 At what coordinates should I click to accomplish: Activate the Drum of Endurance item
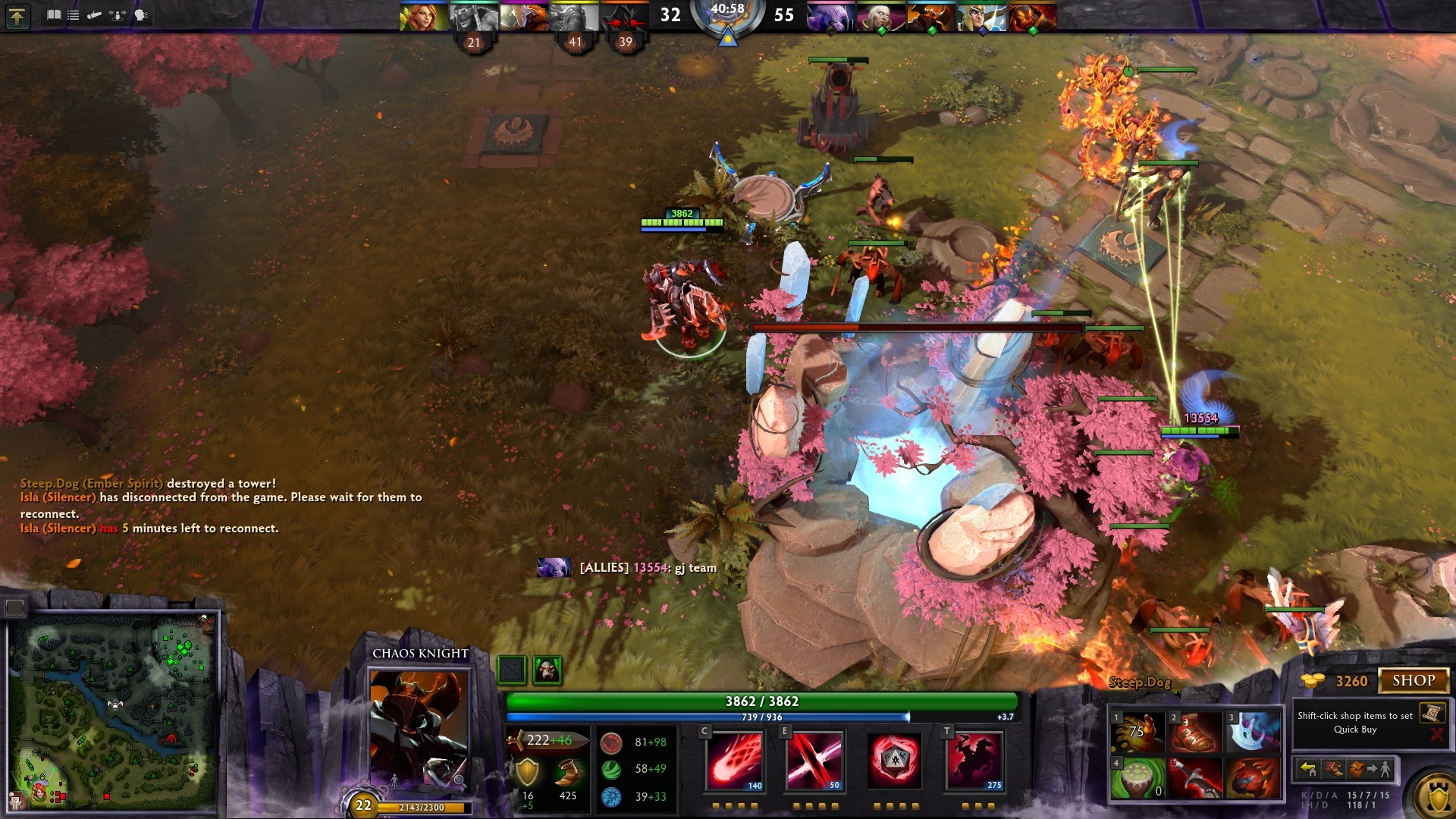pos(1137,779)
